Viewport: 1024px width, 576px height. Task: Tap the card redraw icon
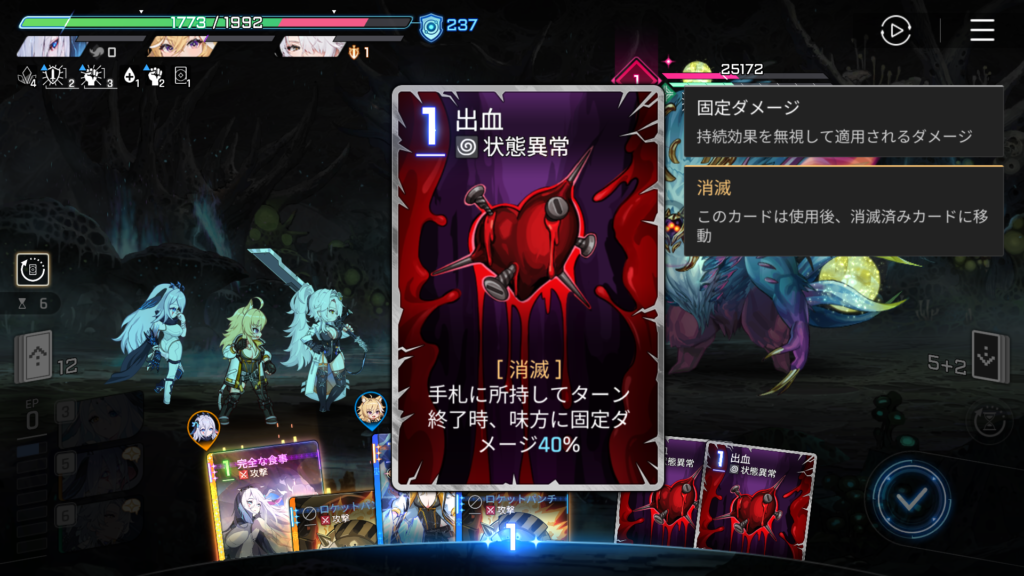click(33, 269)
